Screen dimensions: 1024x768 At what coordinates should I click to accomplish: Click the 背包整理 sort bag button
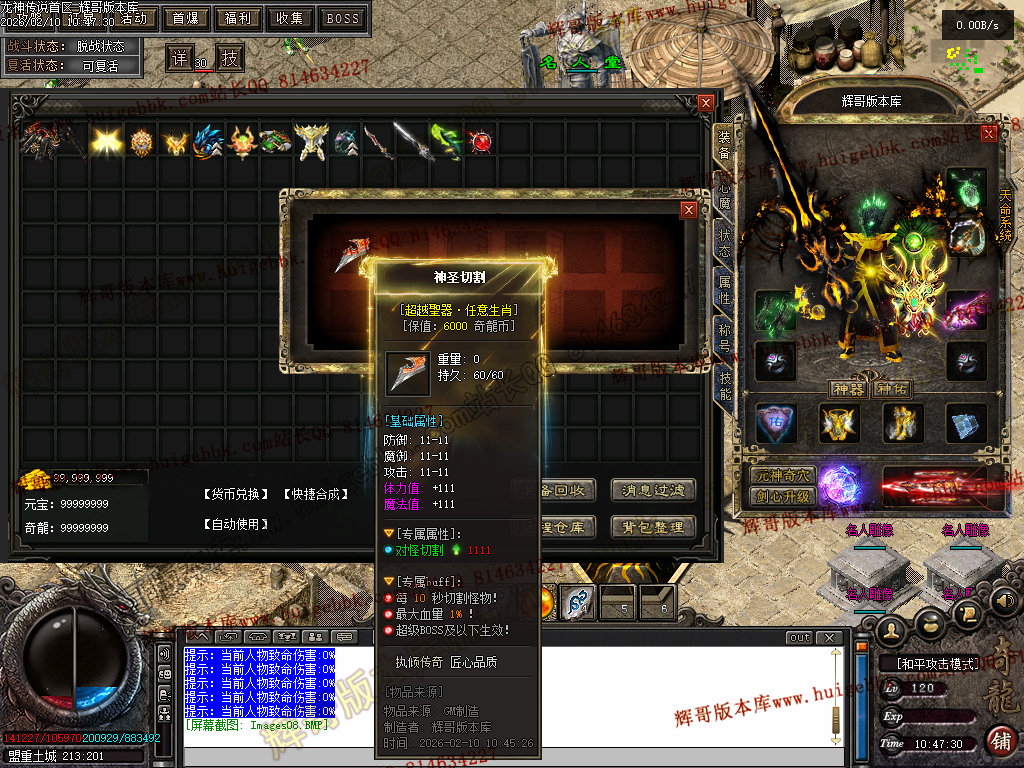654,527
